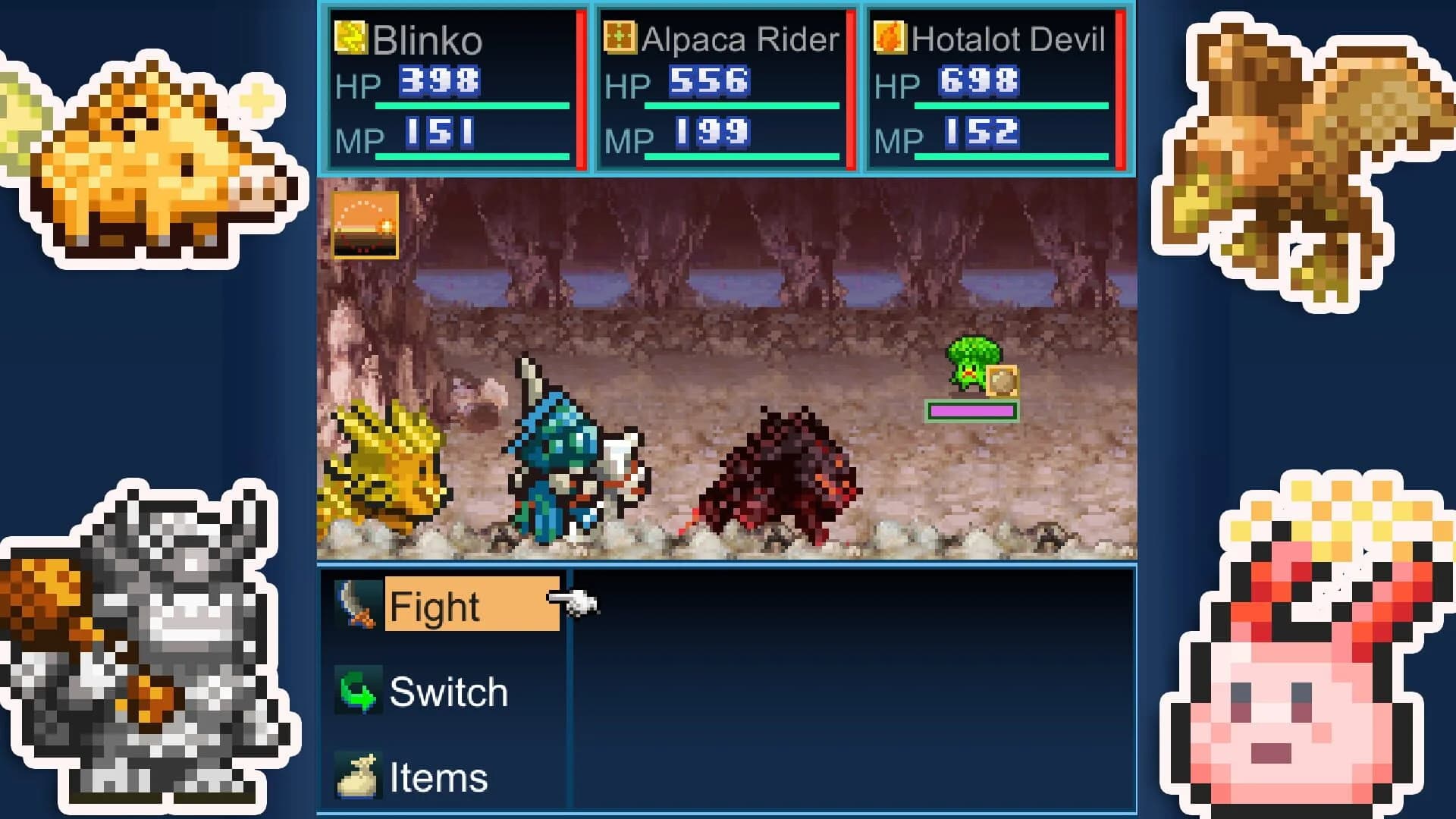Choose the Switch command

coord(447,692)
